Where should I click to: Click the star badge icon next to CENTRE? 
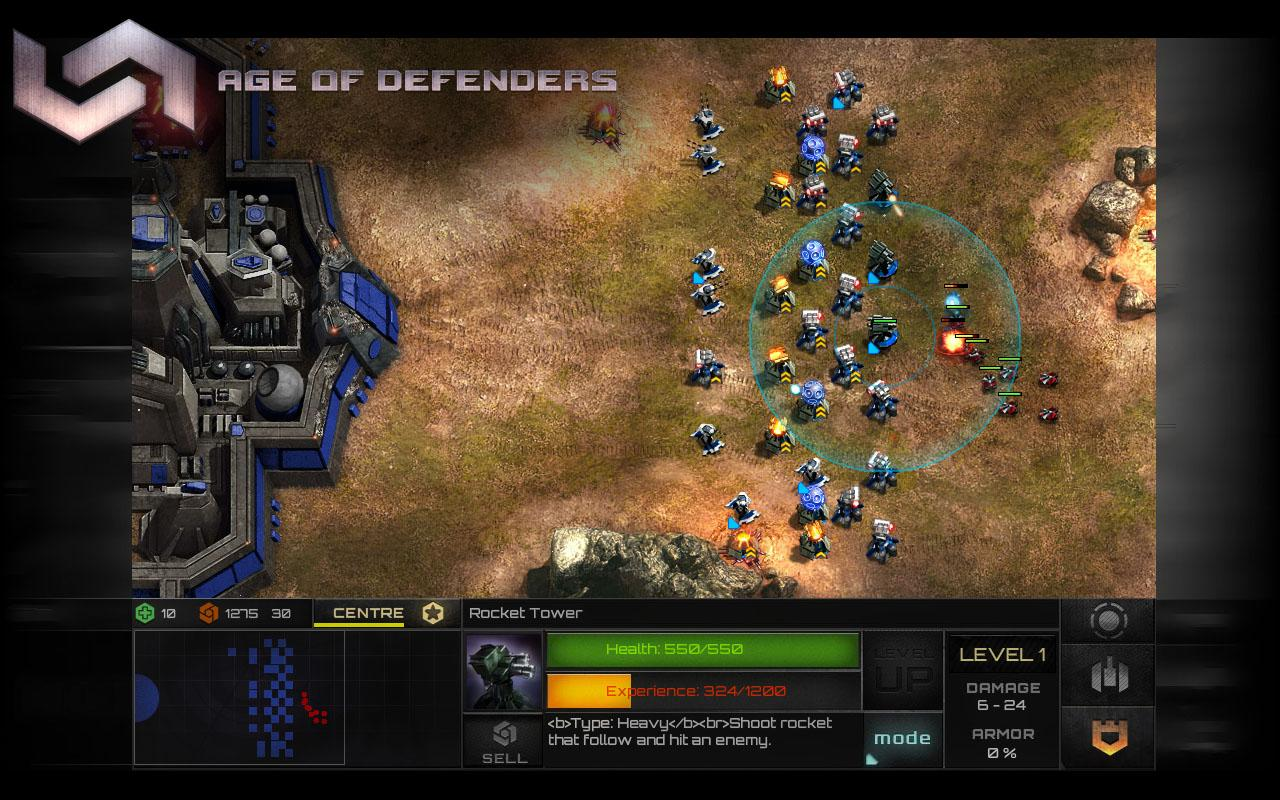click(x=431, y=613)
